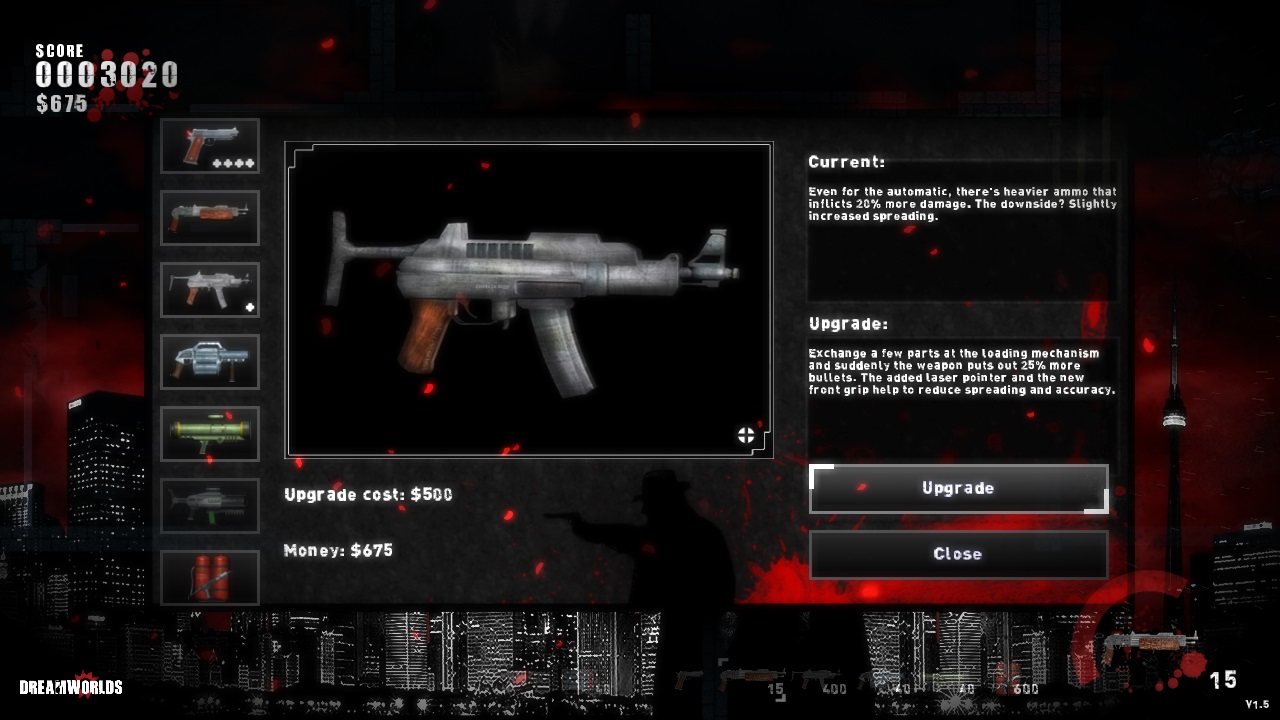This screenshot has width=1280, height=720.
Task: Select the bazooka in the weapon sidebar
Action: point(209,433)
